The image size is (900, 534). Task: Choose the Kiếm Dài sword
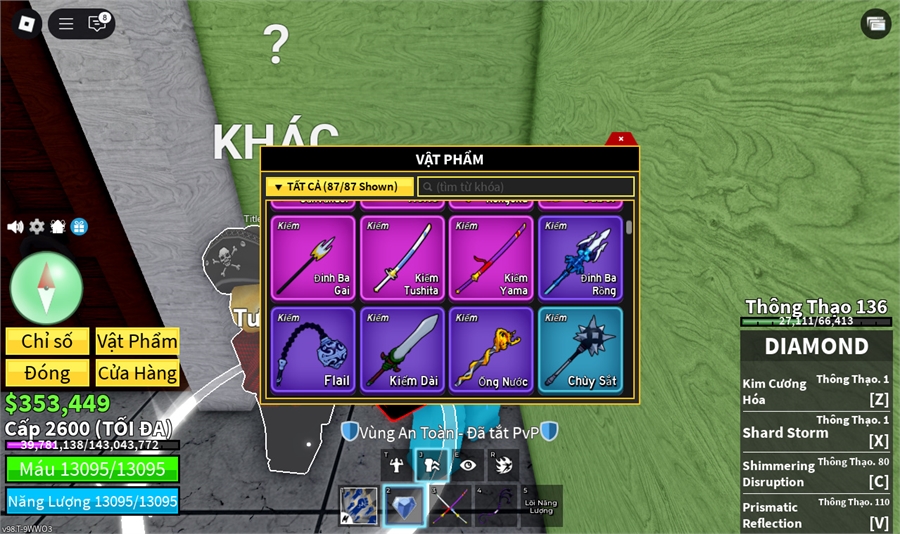(402, 349)
